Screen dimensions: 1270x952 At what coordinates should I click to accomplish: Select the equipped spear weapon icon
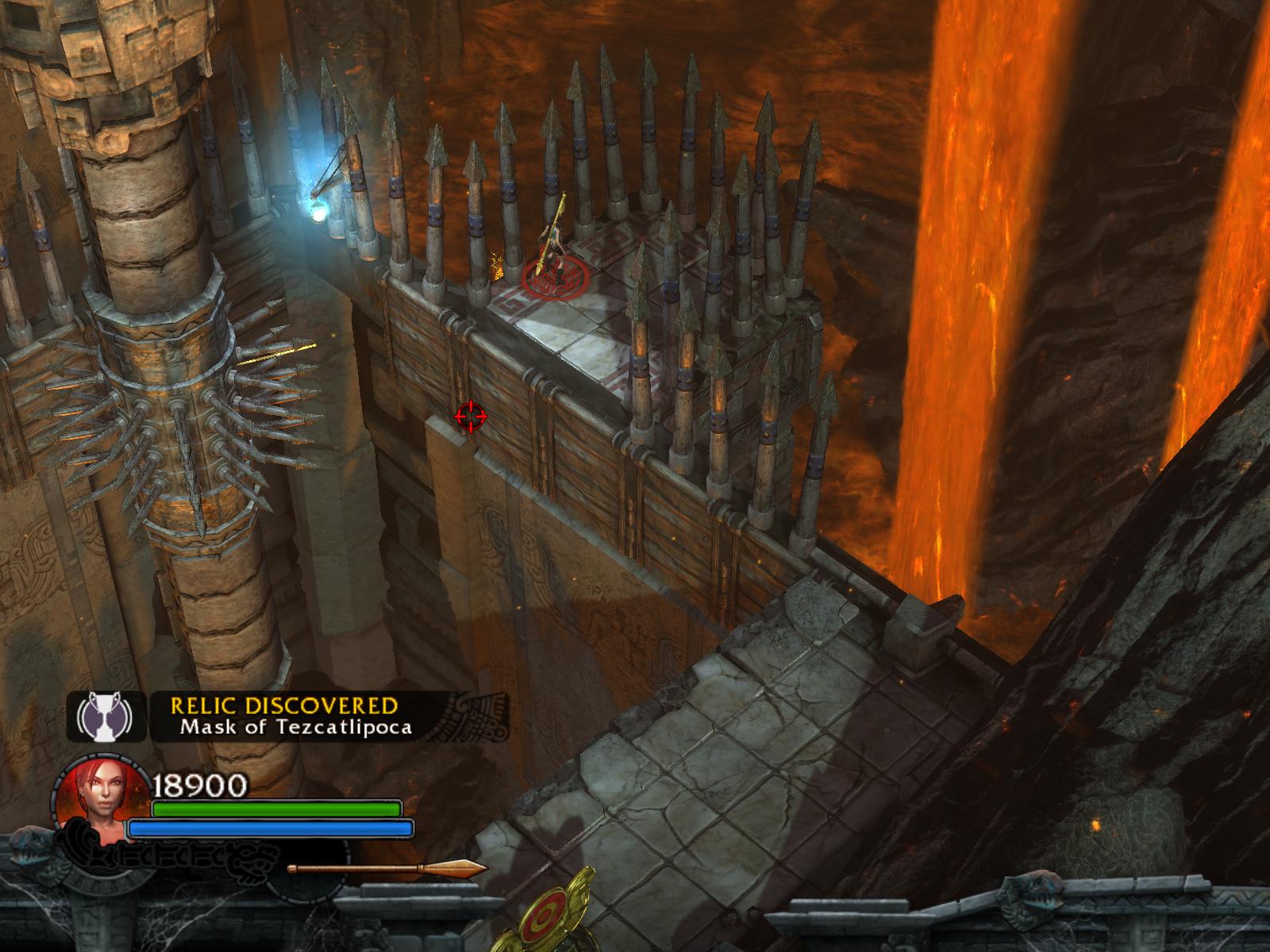[387, 869]
